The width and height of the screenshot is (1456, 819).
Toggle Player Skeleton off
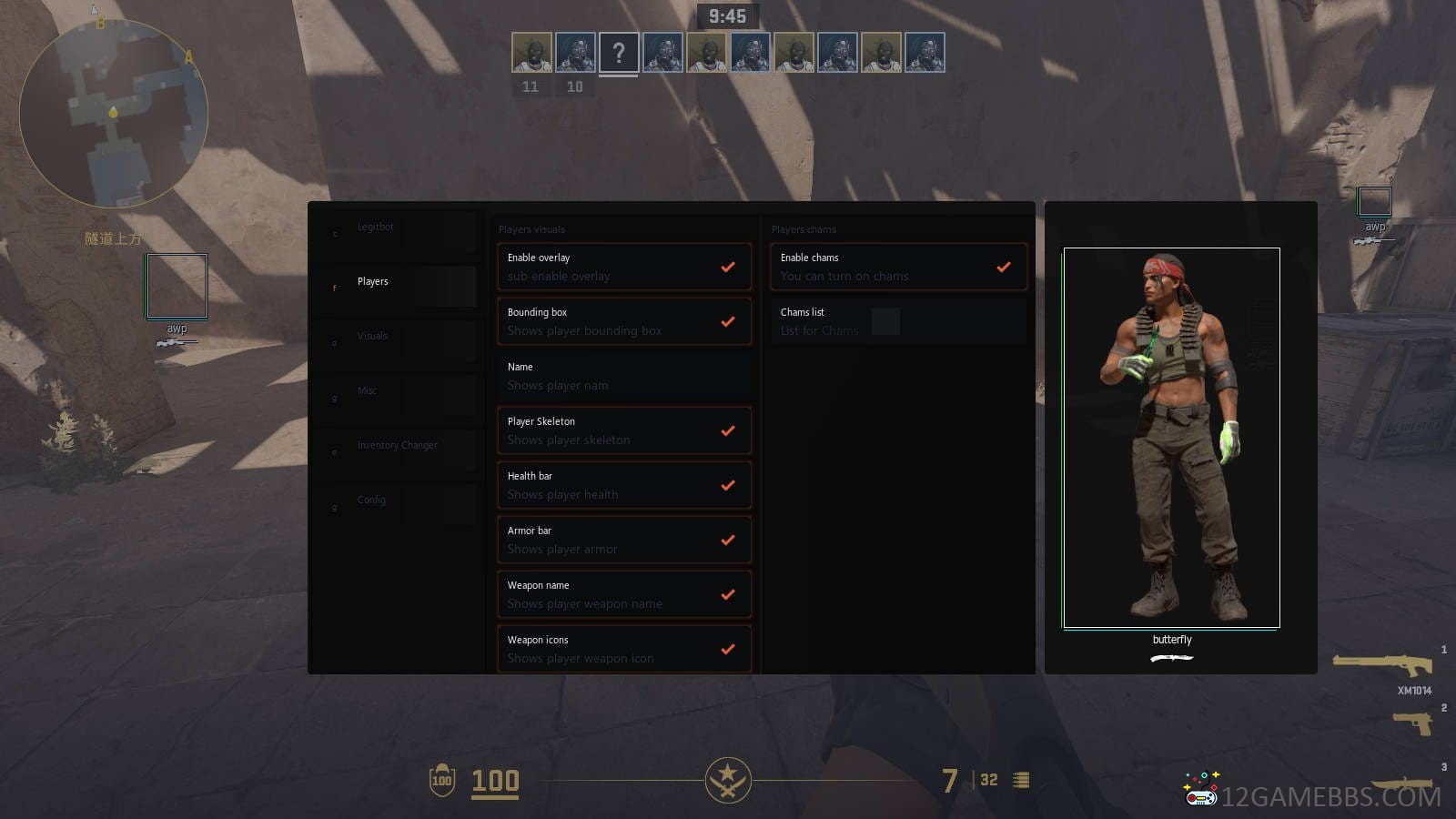pos(727,431)
